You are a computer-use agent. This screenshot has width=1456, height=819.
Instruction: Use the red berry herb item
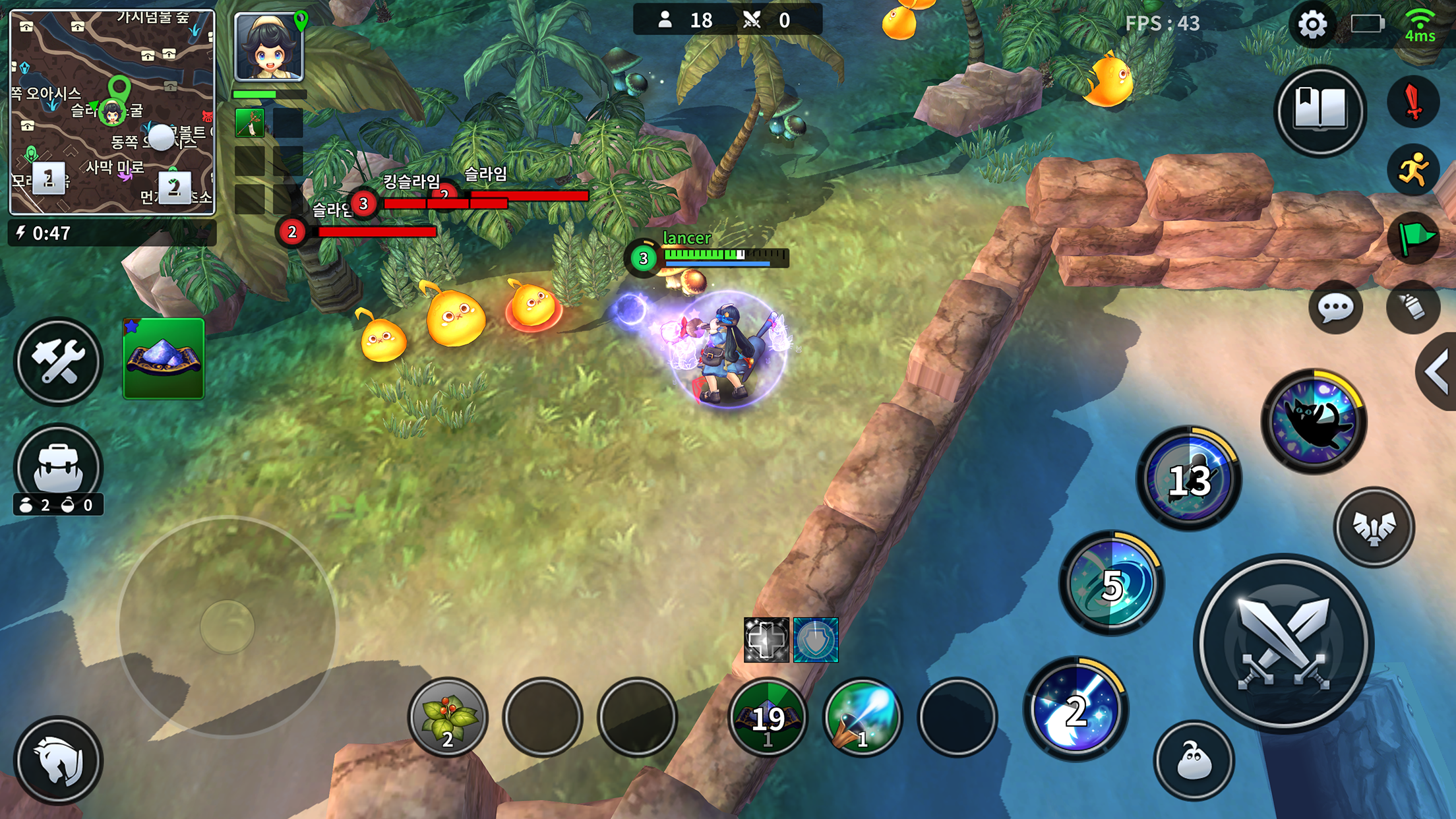(448, 717)
